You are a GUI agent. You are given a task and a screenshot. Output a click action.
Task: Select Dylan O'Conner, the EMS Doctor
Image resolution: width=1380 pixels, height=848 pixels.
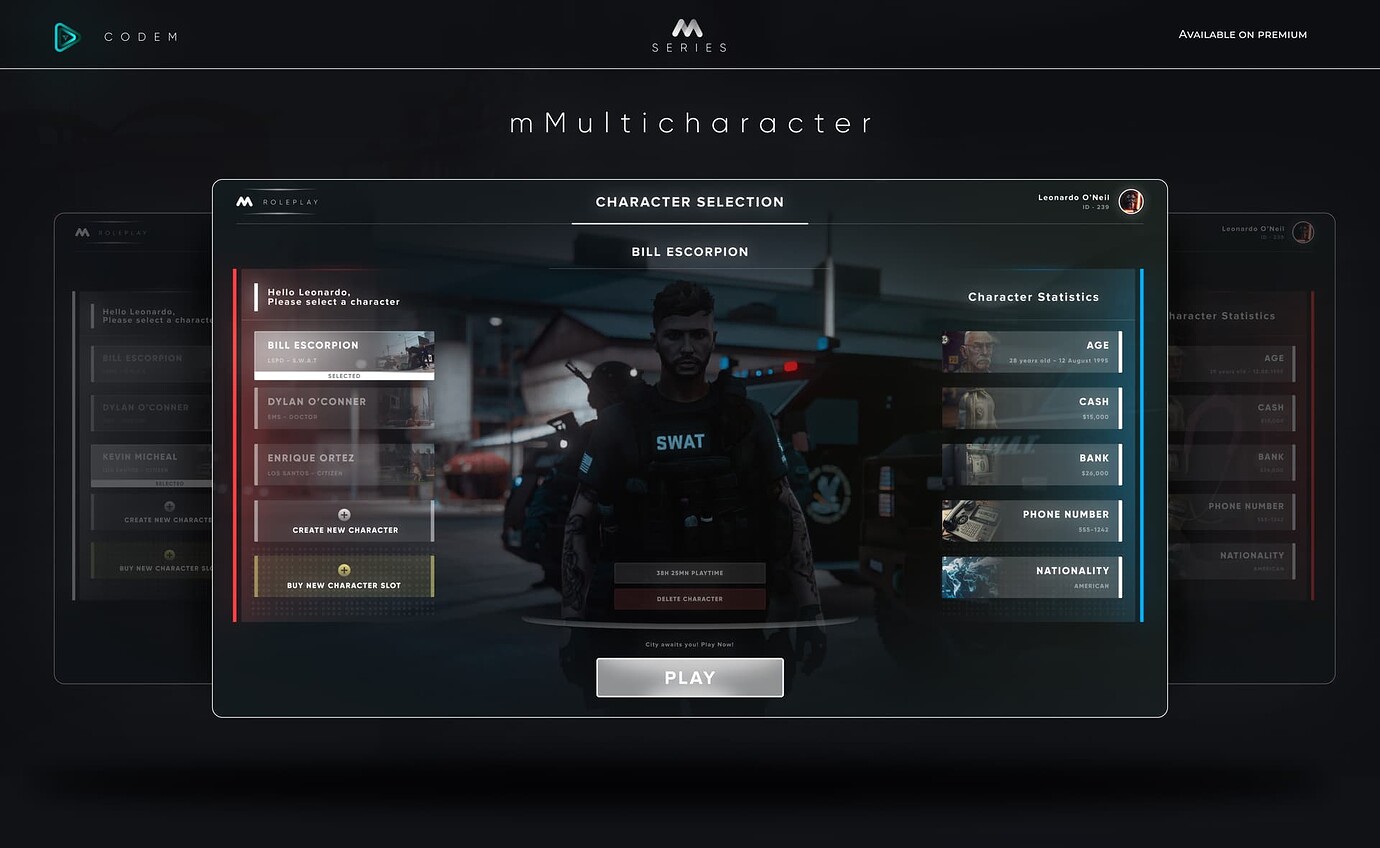[x=344, y=406]
